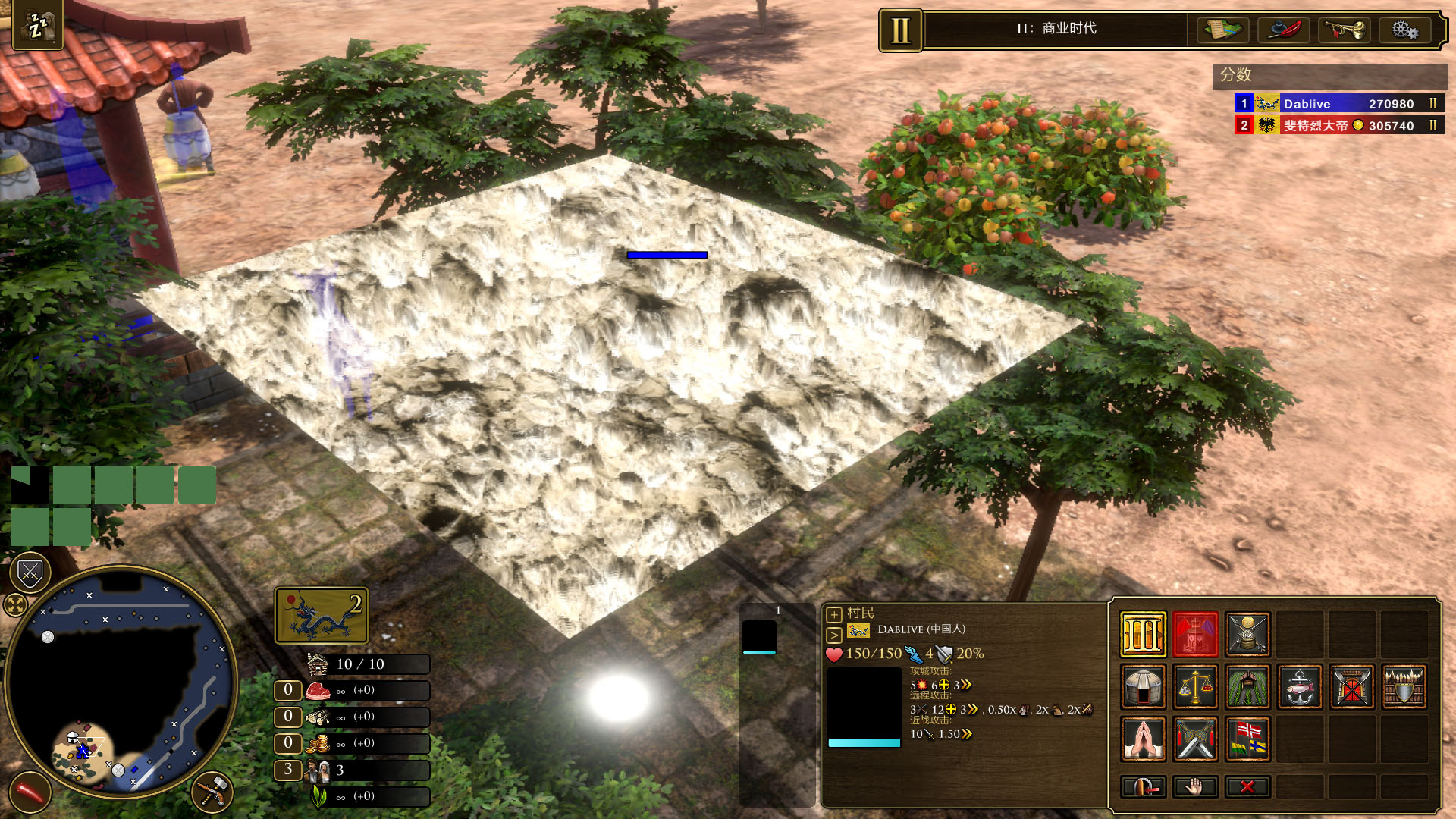This screenshot has width=1456, height=819.
Task: Select the consulate flags building icon
Action: 1247,739
